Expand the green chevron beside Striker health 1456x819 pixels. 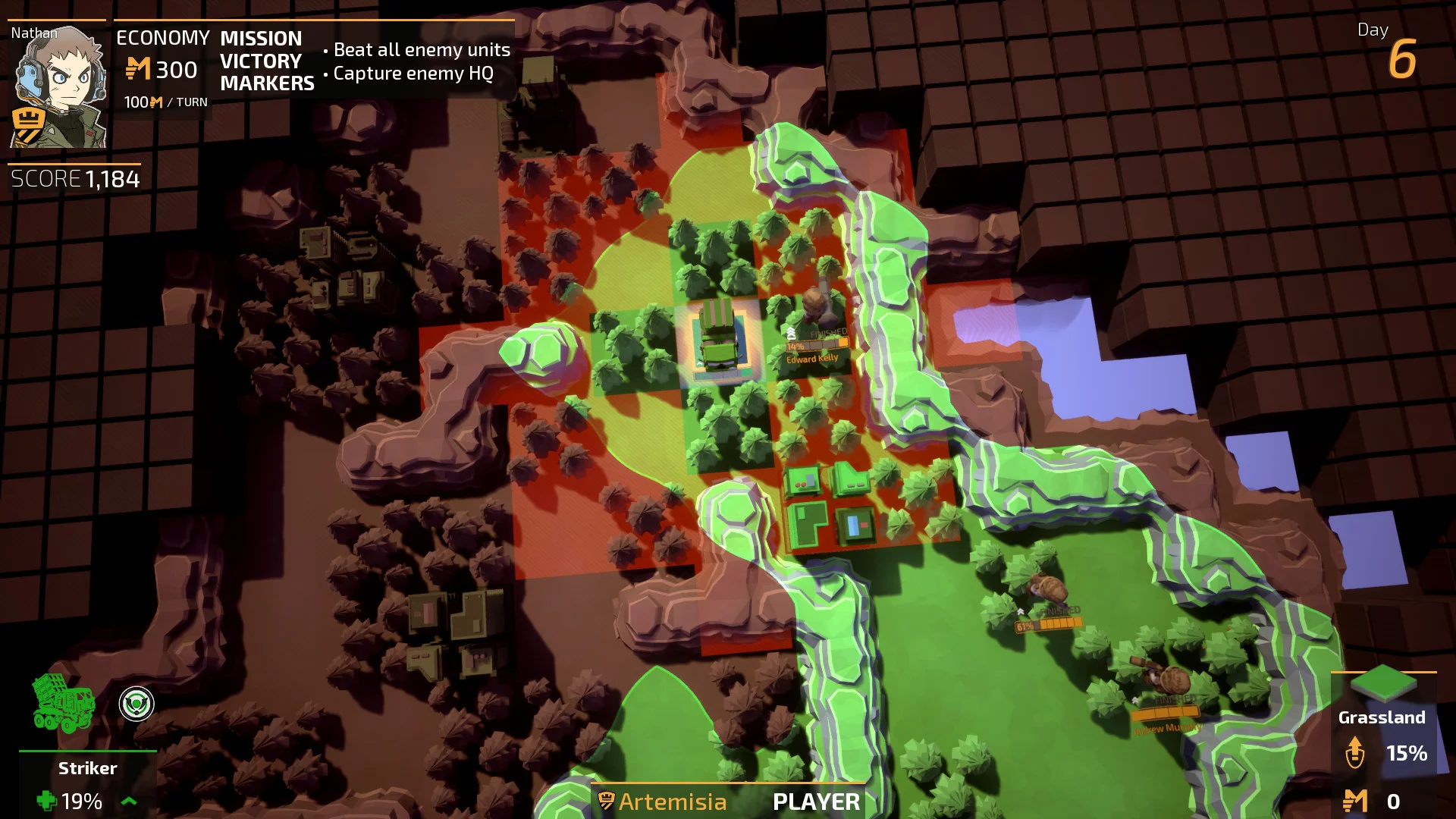tap(130, 801)
